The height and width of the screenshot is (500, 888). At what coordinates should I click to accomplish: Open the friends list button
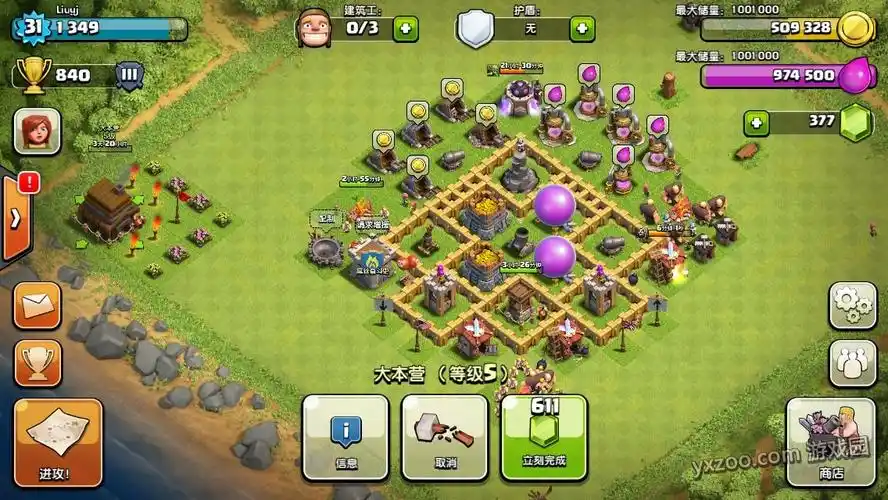tap(852, 364)
